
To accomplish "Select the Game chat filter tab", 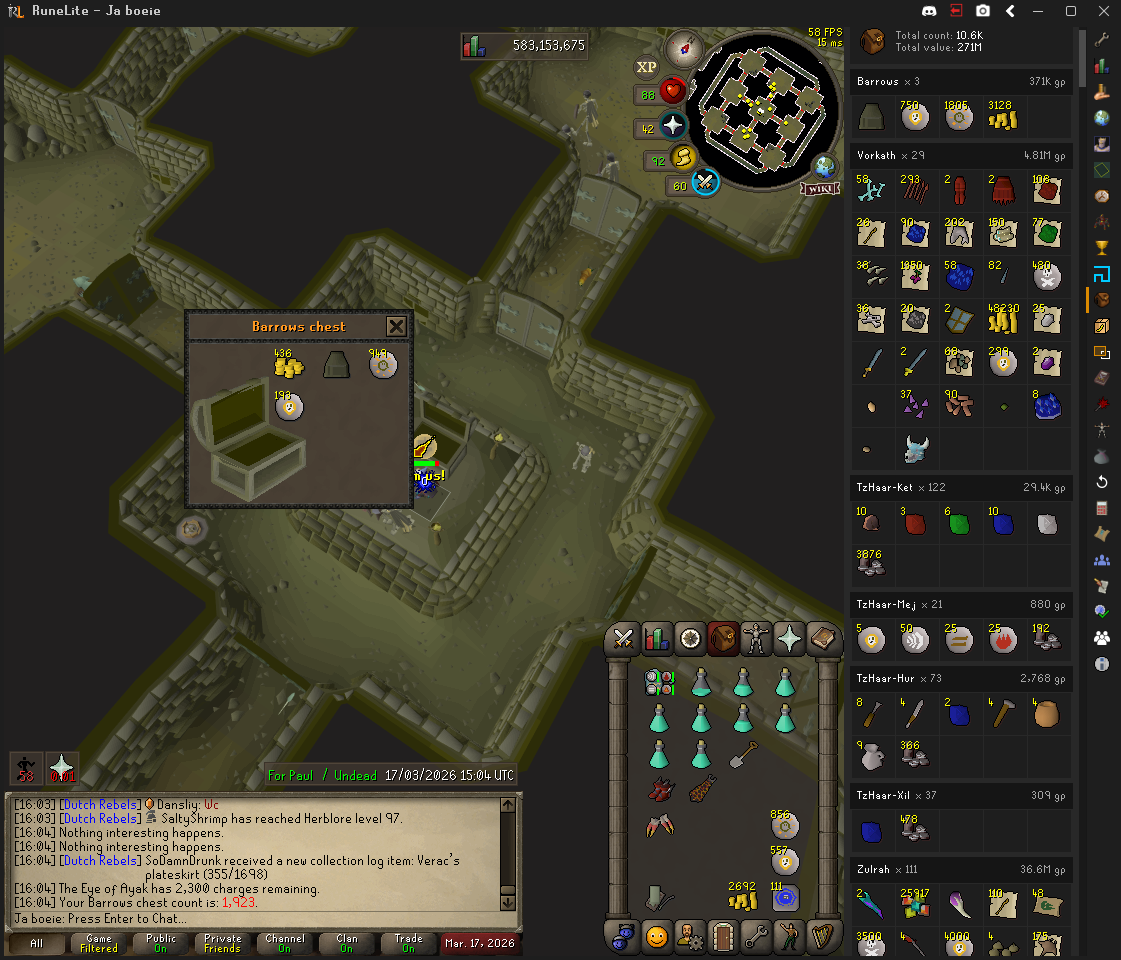I will [x=99, y=943].
